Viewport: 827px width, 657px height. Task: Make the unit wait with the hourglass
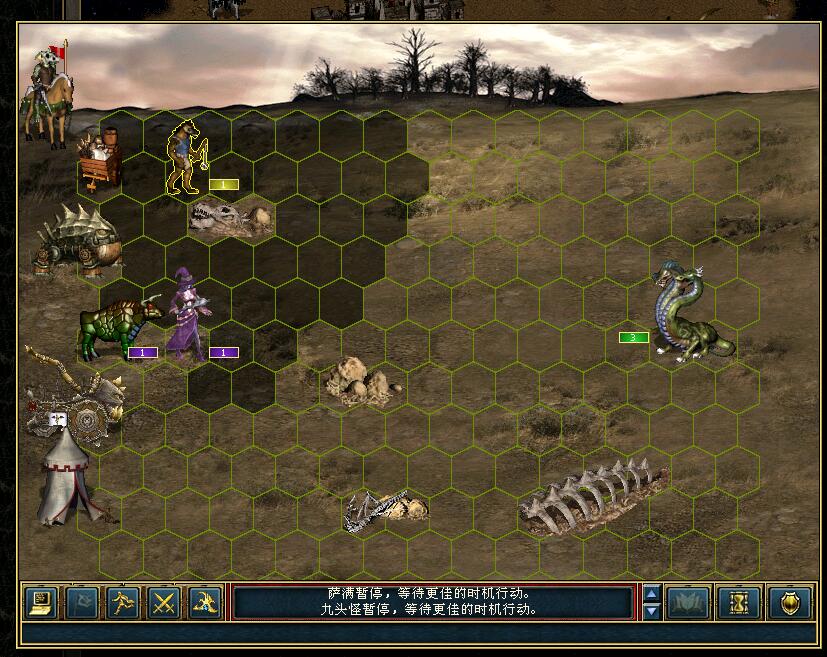741,603
